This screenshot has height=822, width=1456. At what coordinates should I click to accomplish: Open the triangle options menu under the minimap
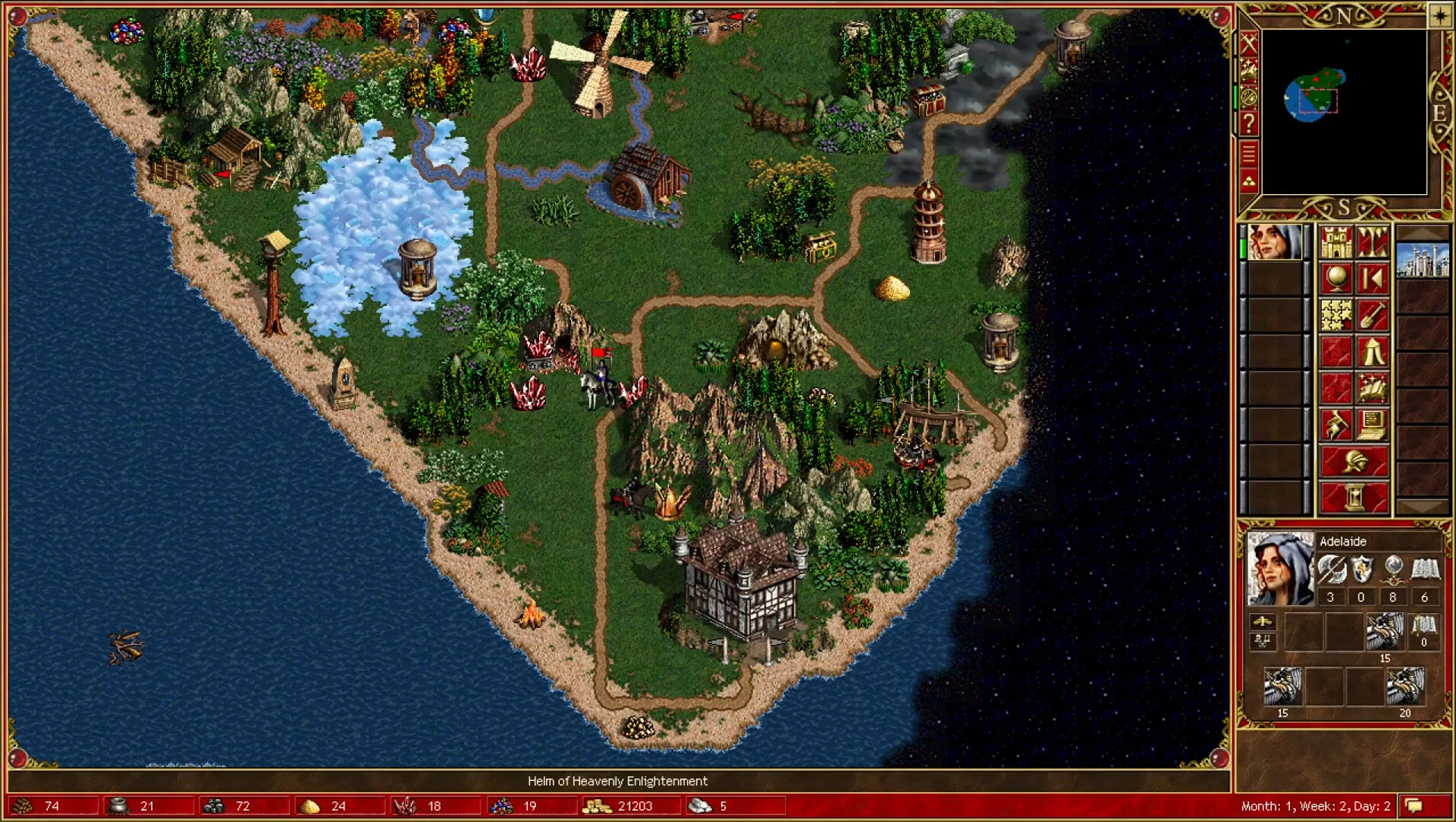1248,178
